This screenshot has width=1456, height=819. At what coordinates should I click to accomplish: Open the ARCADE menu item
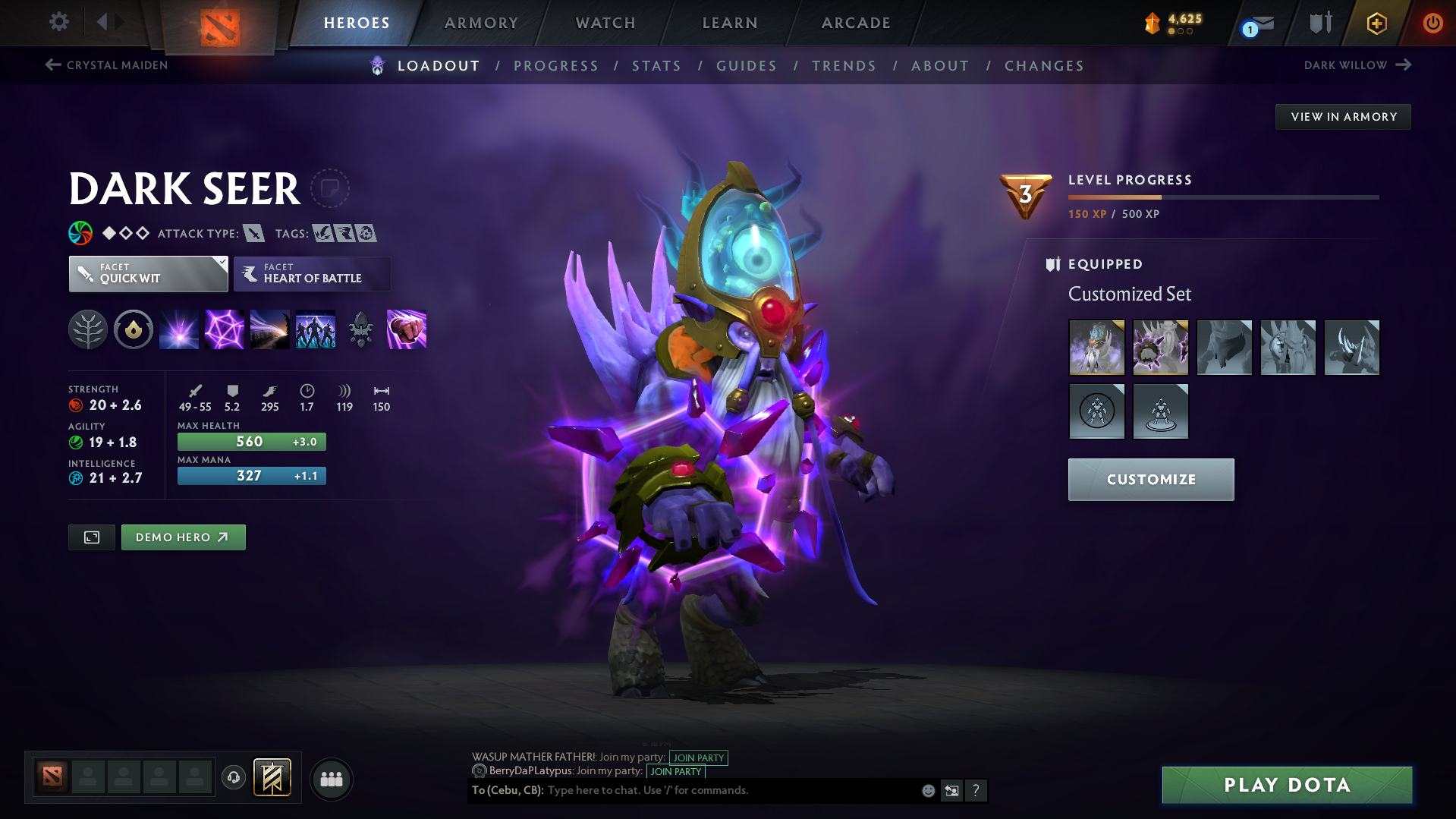click(x=855, y=23)
